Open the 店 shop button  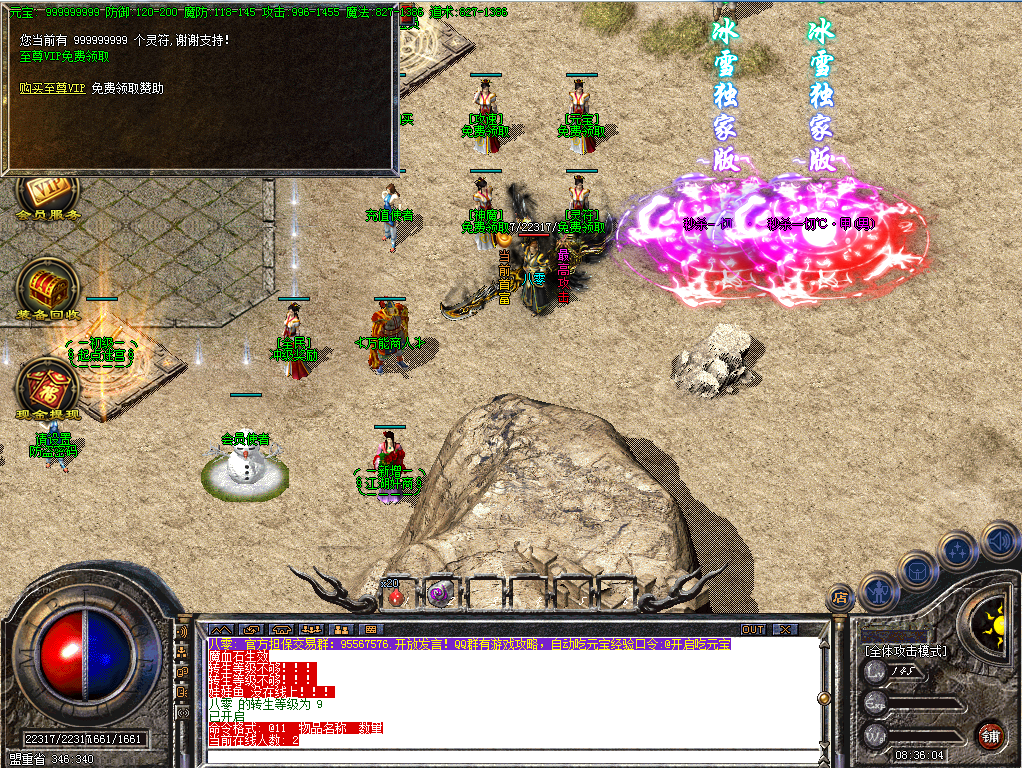pyautogui.click(x=840, y=598)
